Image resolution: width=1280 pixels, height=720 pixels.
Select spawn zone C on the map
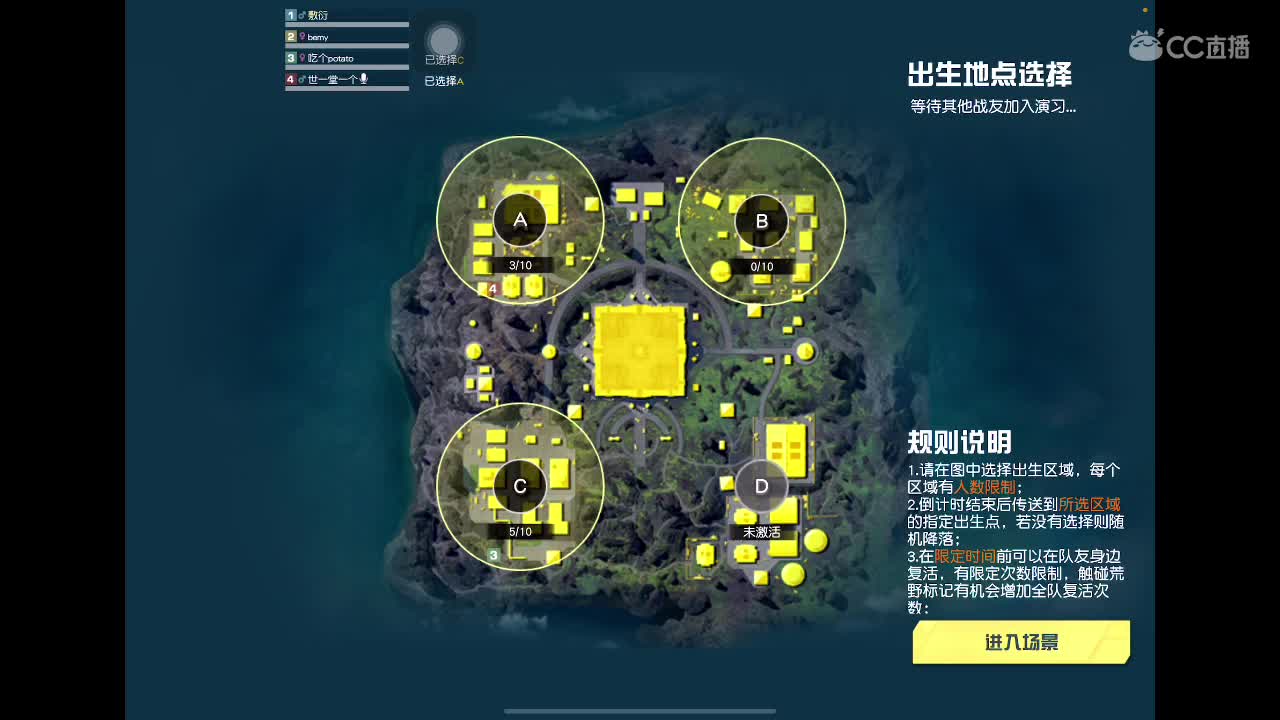(519, 486)
